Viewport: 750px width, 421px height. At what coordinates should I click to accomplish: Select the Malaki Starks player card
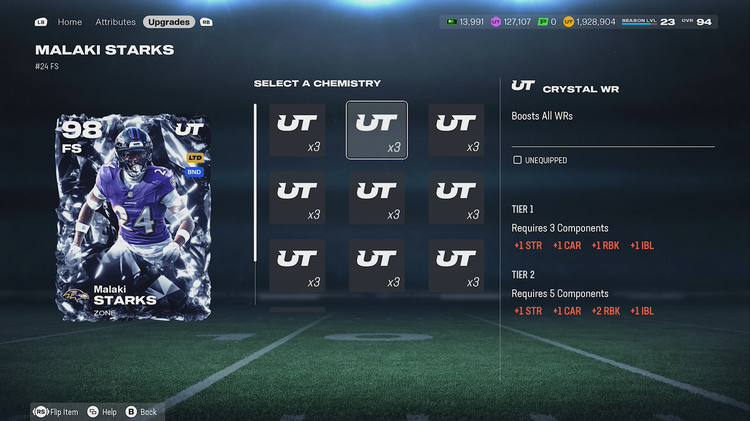tap(132, 214)
